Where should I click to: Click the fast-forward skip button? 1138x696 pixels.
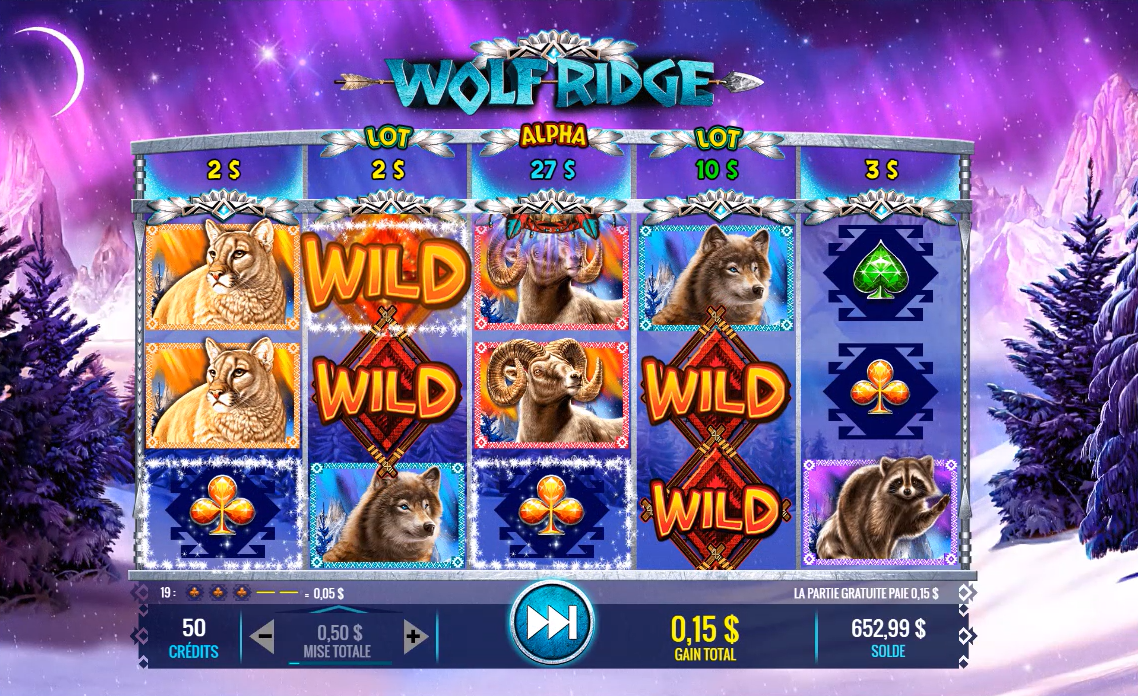pos(551,624)
